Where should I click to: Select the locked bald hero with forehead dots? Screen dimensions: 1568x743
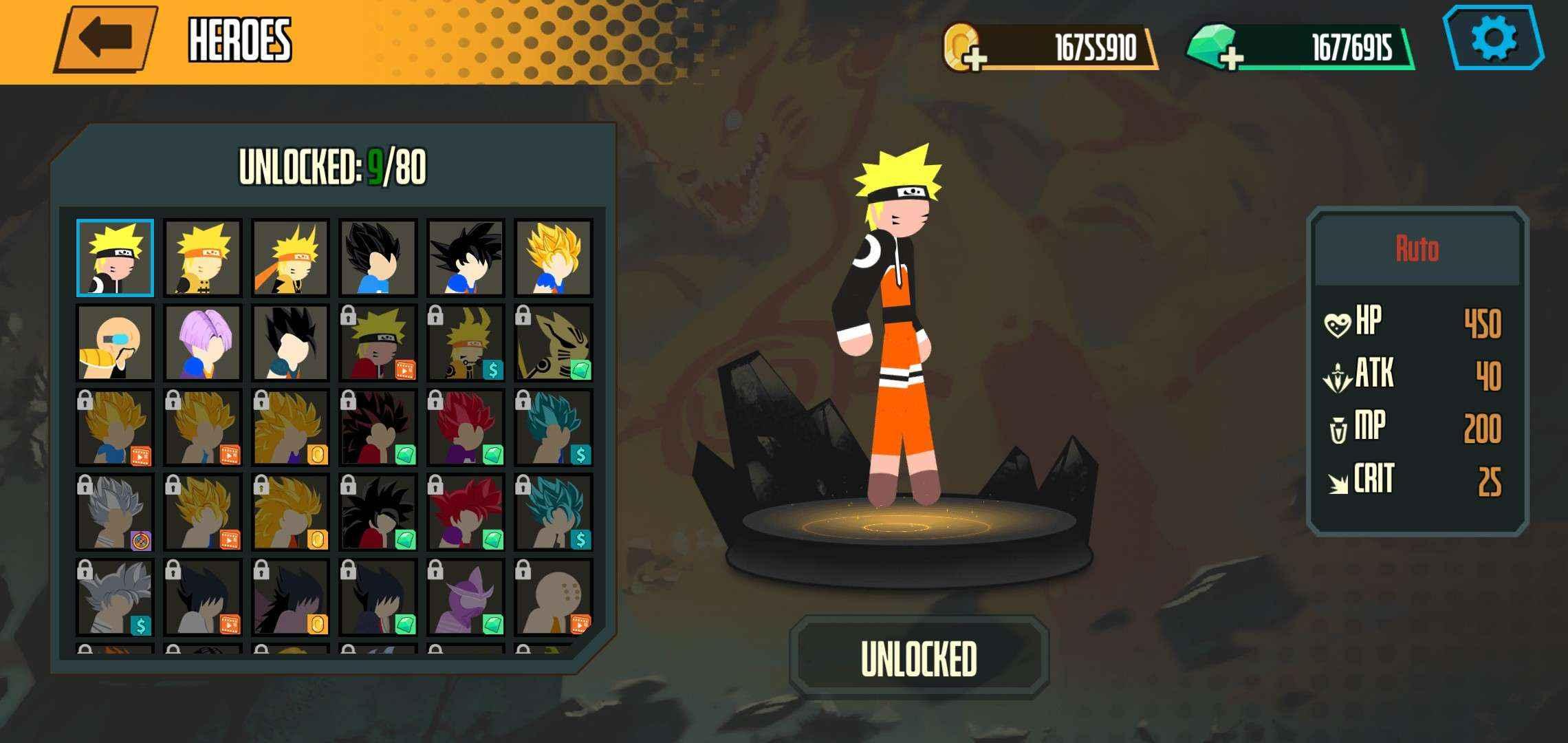pos(553,596)
